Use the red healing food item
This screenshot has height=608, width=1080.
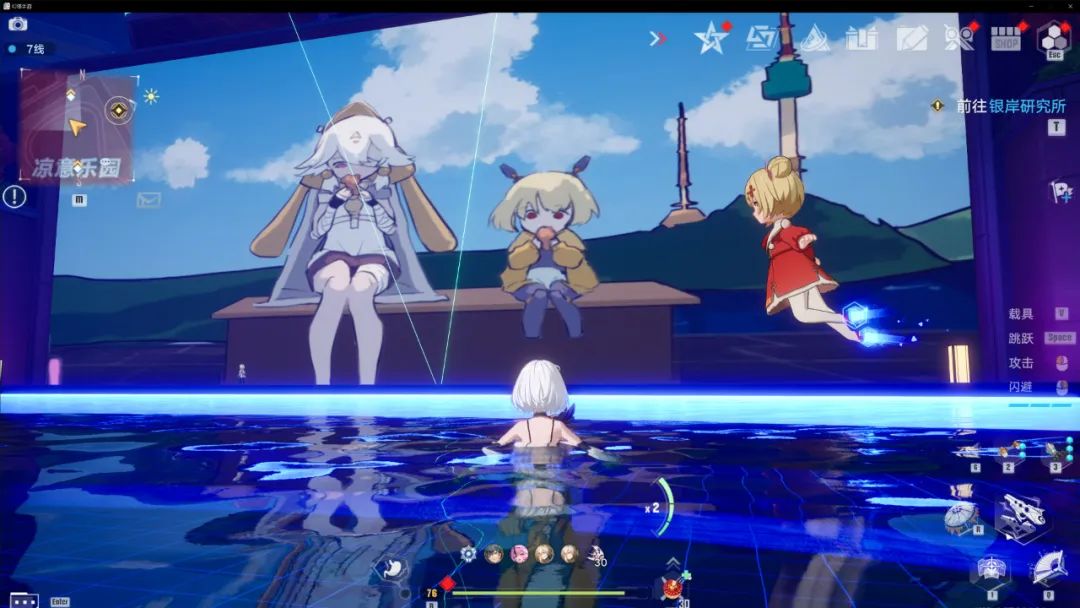[673, 586]
